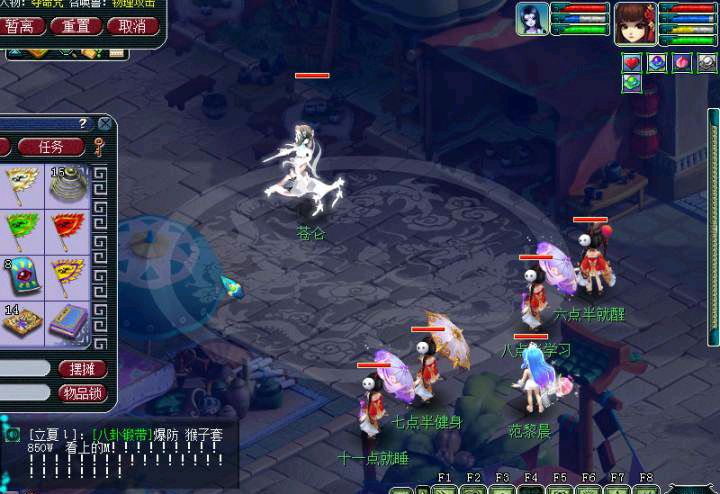Select the grey stacked hat item
Screen dimensions: 720x494
(68, 184)
